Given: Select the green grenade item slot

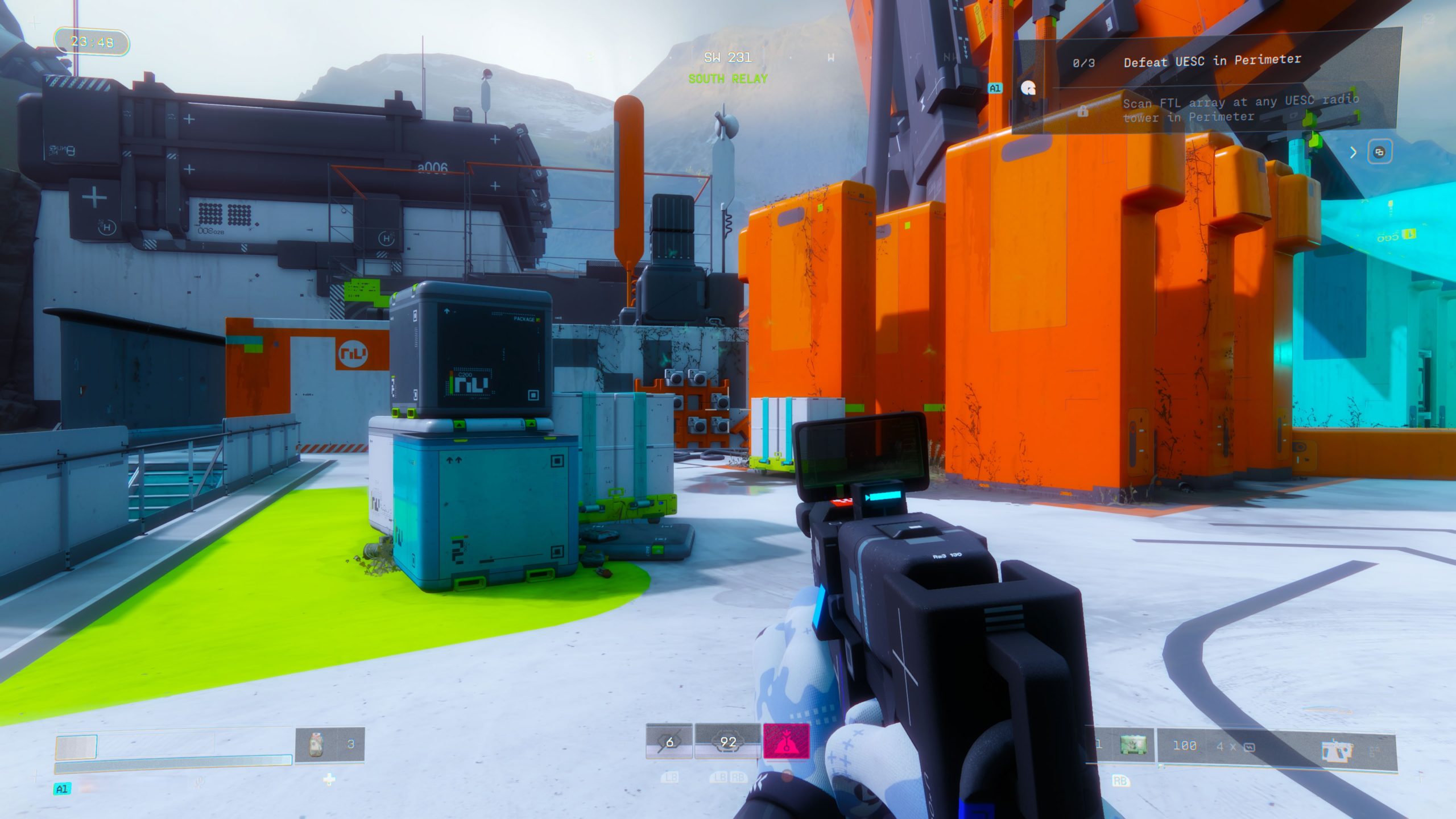Looking at the screenshot, I should tap(1132, 744).
